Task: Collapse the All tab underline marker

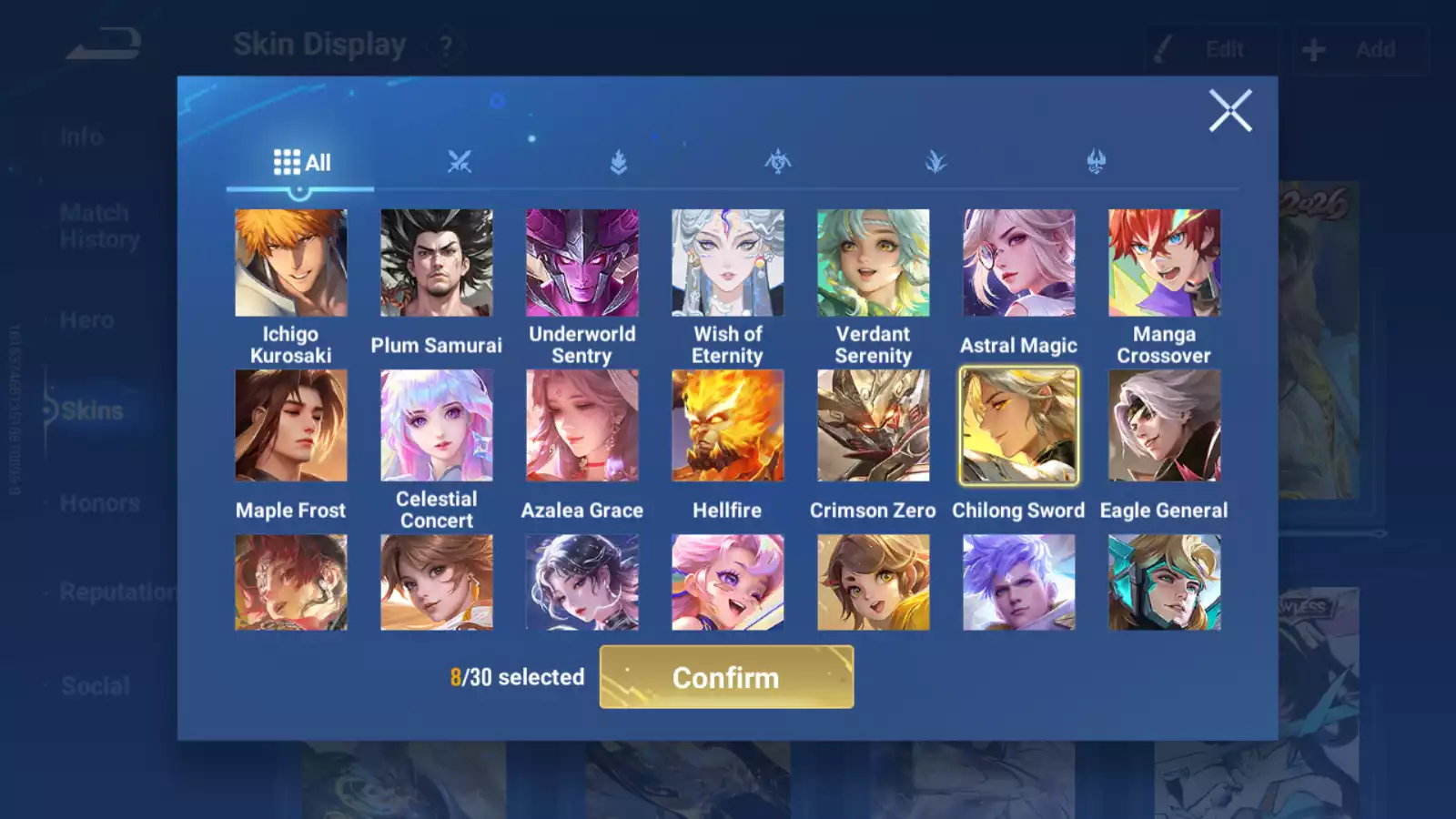Action: pos(300,189)
